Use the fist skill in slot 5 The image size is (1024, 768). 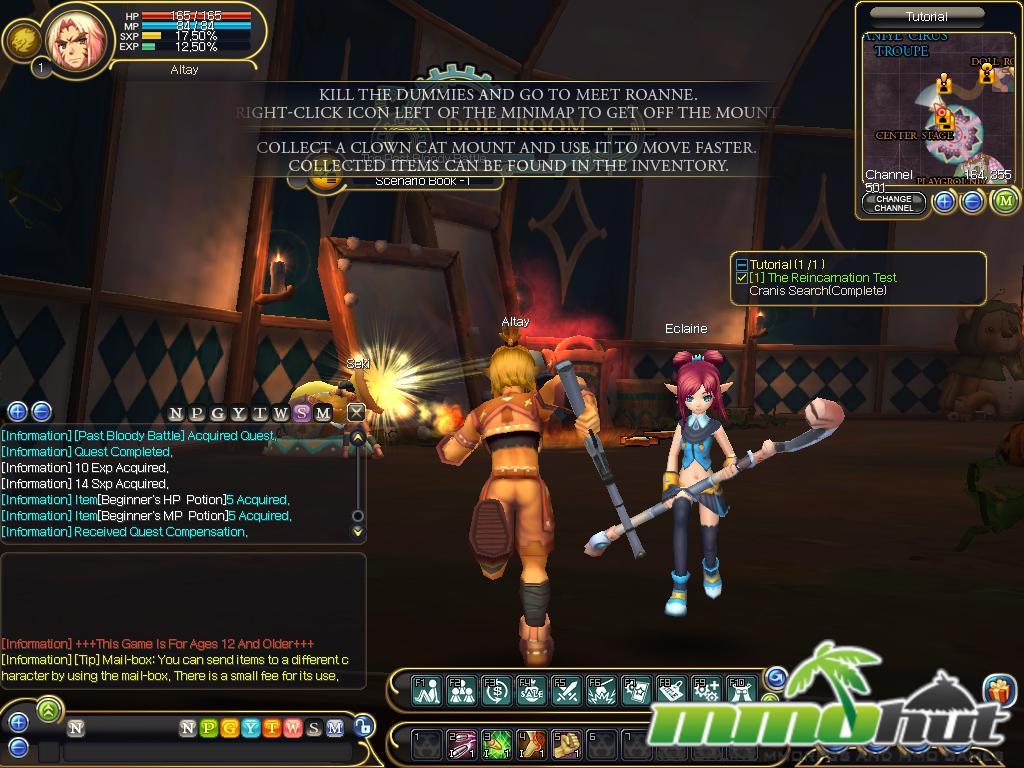[x=567, y=744]
